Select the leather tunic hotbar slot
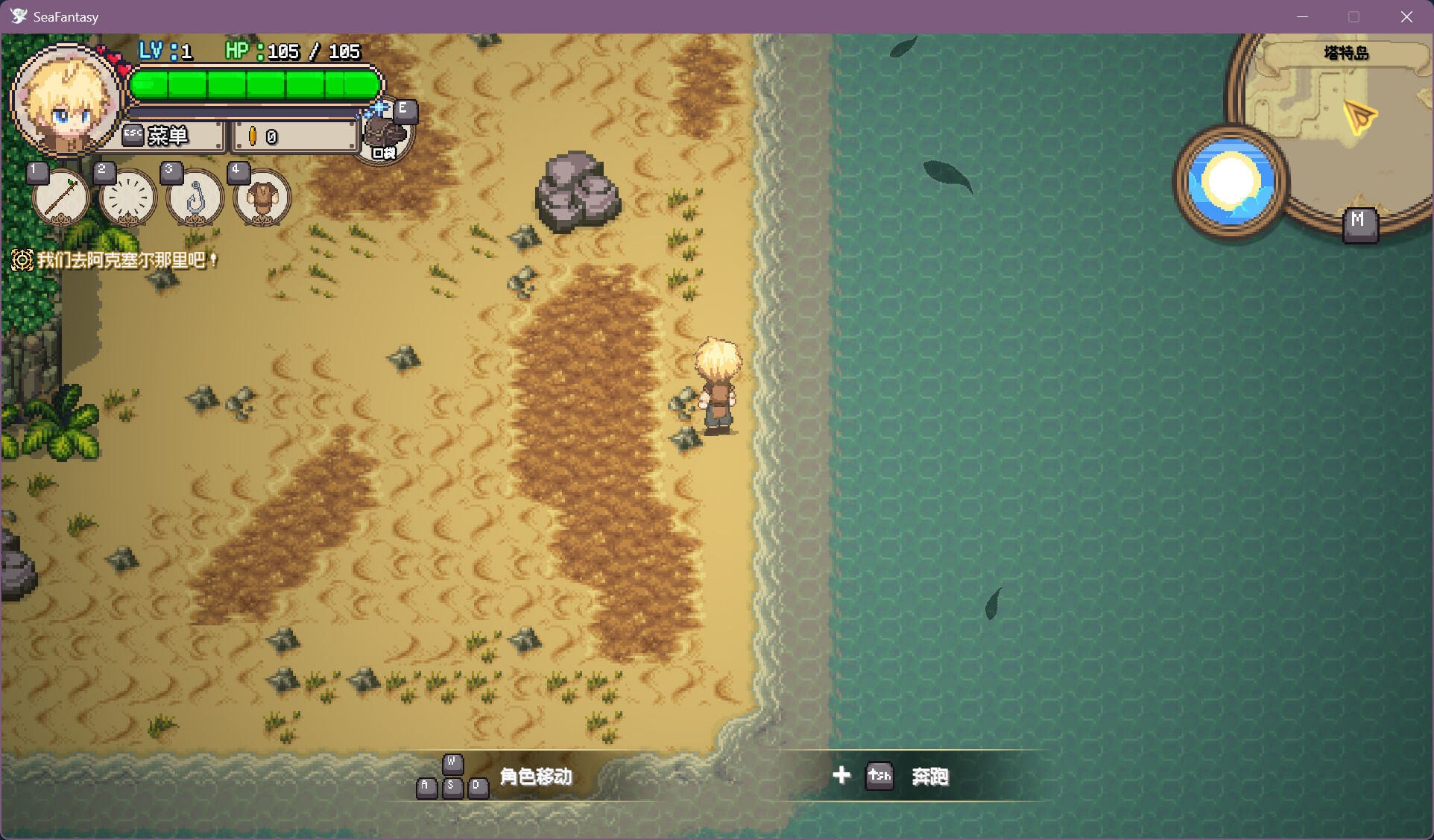The width and height of the screenshot is (1434, 840). coord(262,198)
